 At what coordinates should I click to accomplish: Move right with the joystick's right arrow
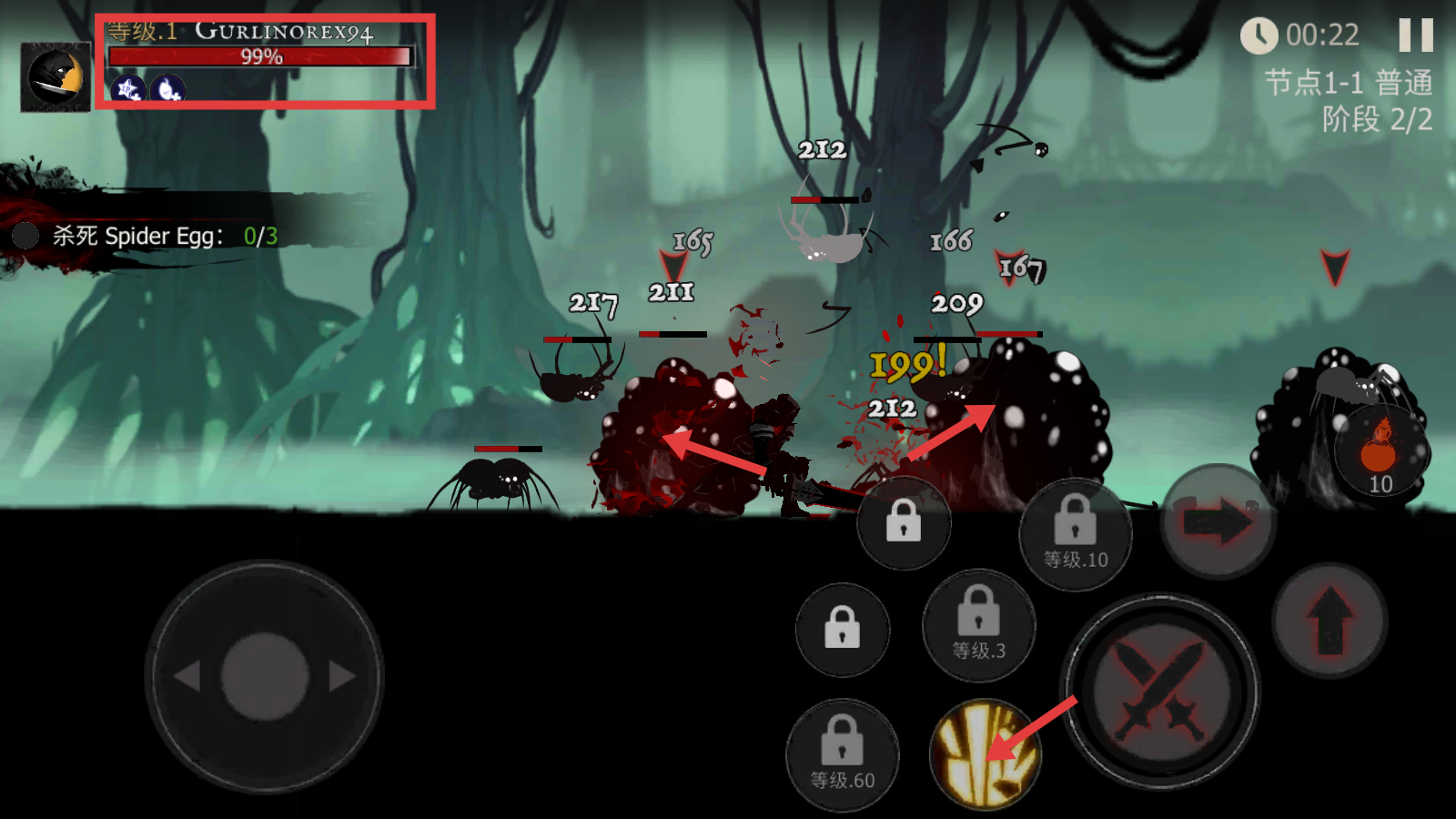coord(342,676)
